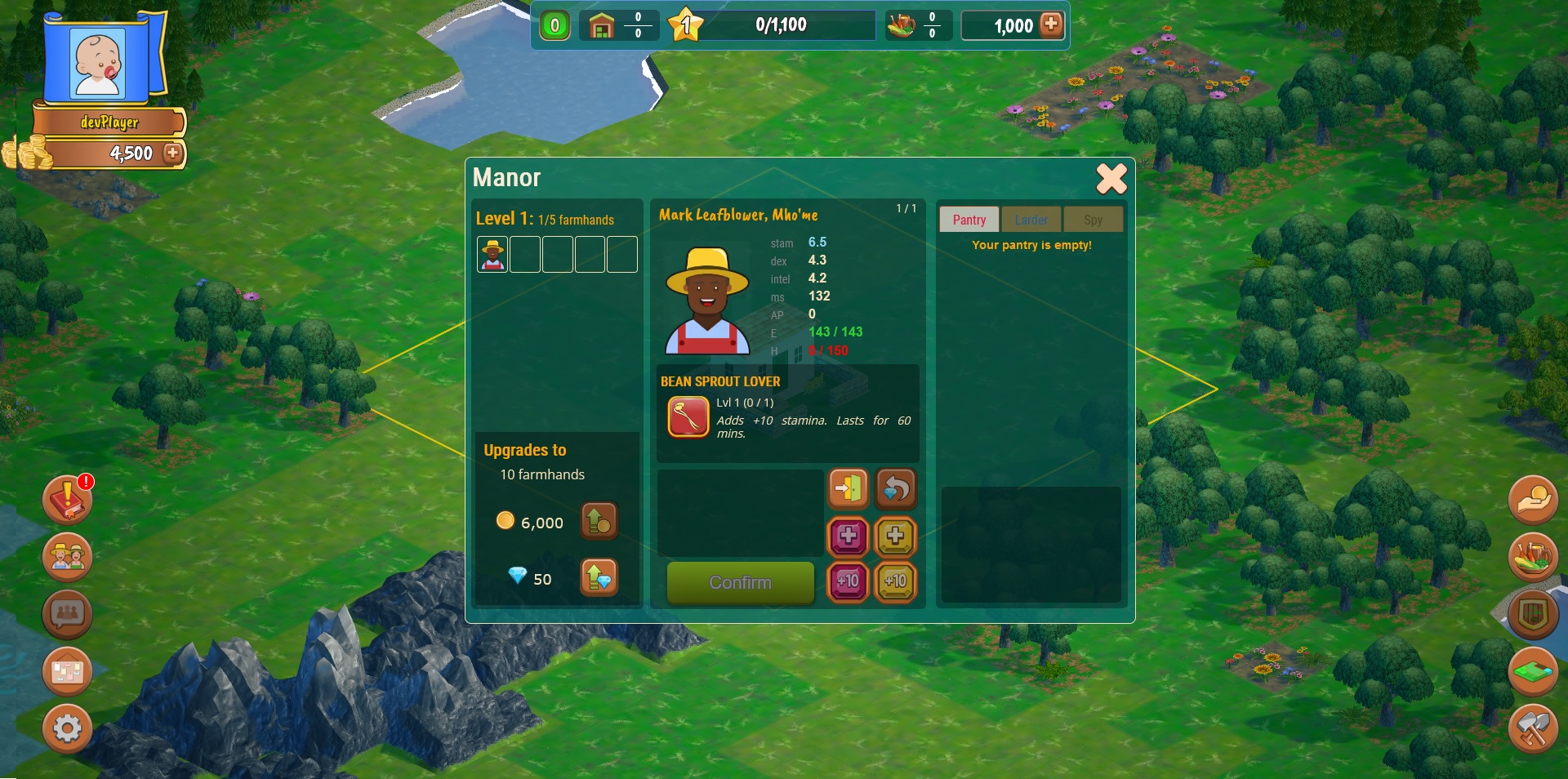This screenshot has height=779, width=1568.
Task: Click the gem undo arrow button
Action: pos(896,488)
